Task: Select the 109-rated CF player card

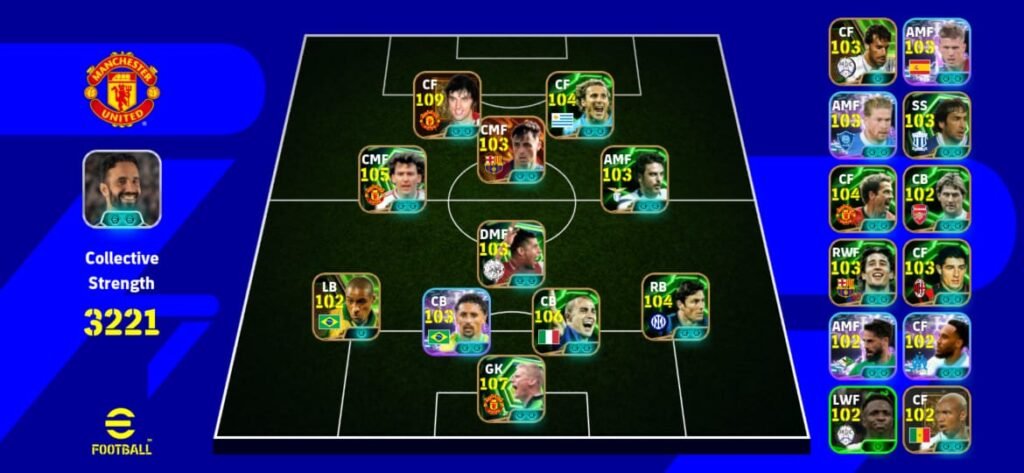Action: (x=447, y=104)
